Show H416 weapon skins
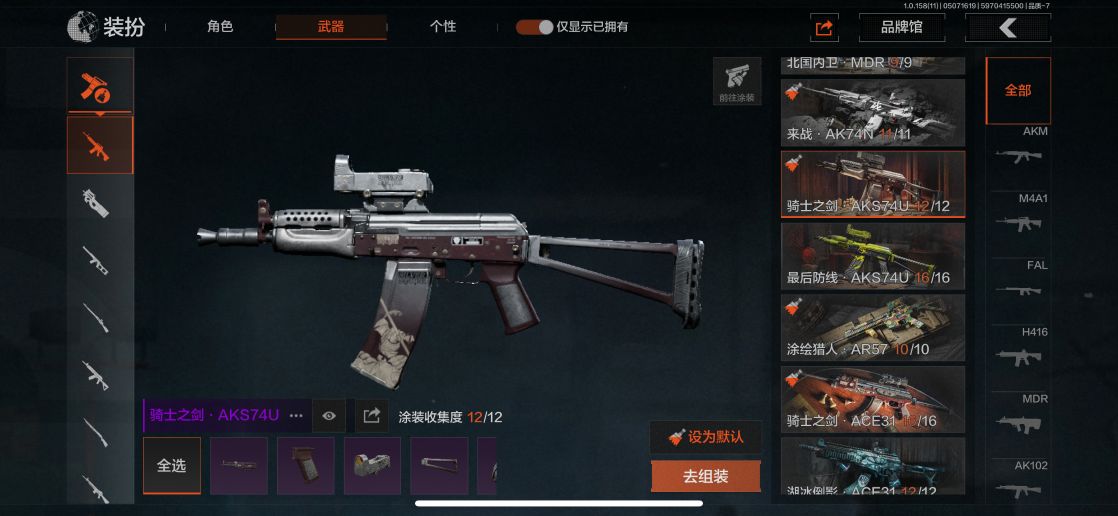 click(x=1019, y=348)
